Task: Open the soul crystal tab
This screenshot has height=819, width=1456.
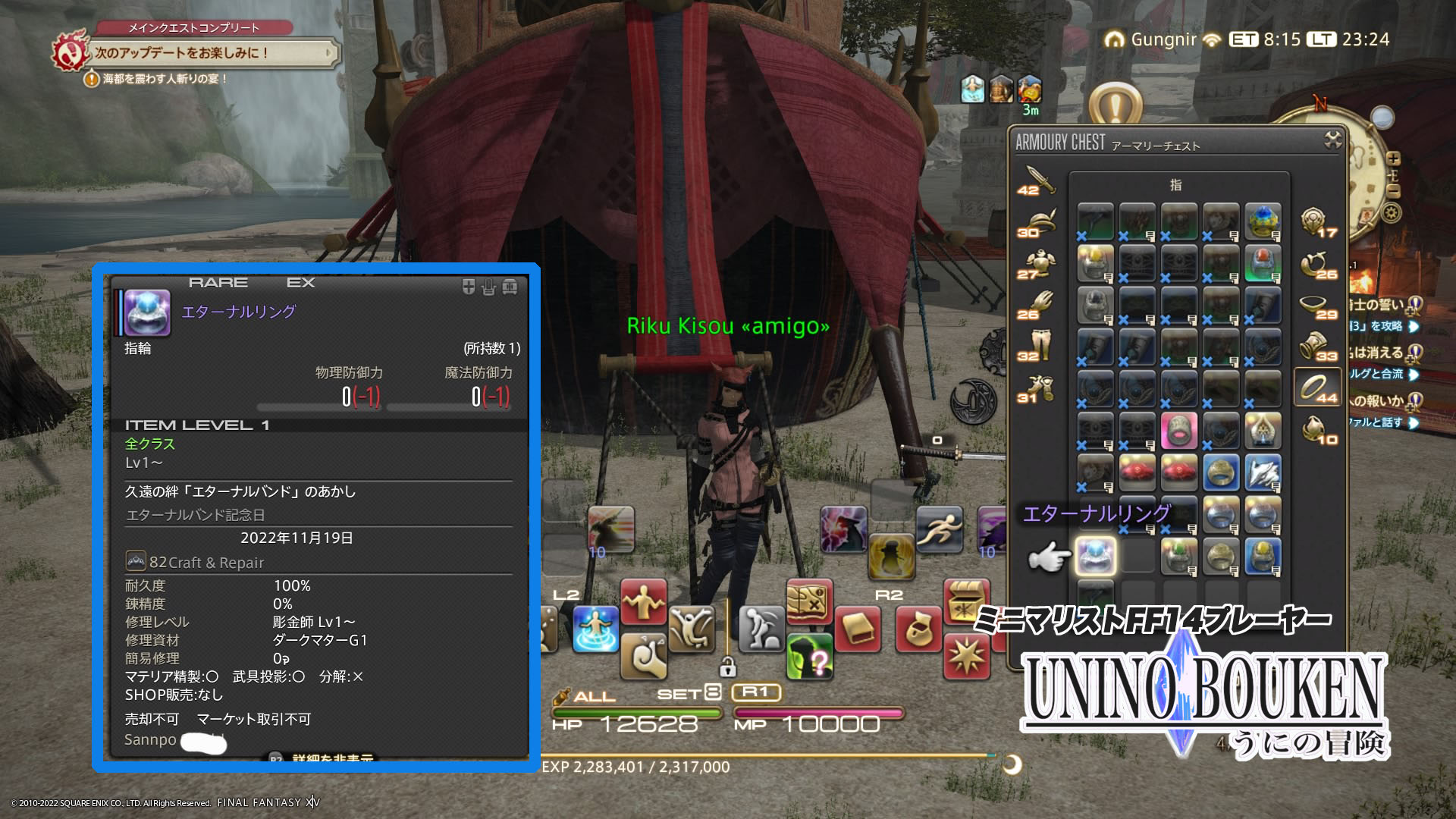Action: click(x=1318, y=430)
